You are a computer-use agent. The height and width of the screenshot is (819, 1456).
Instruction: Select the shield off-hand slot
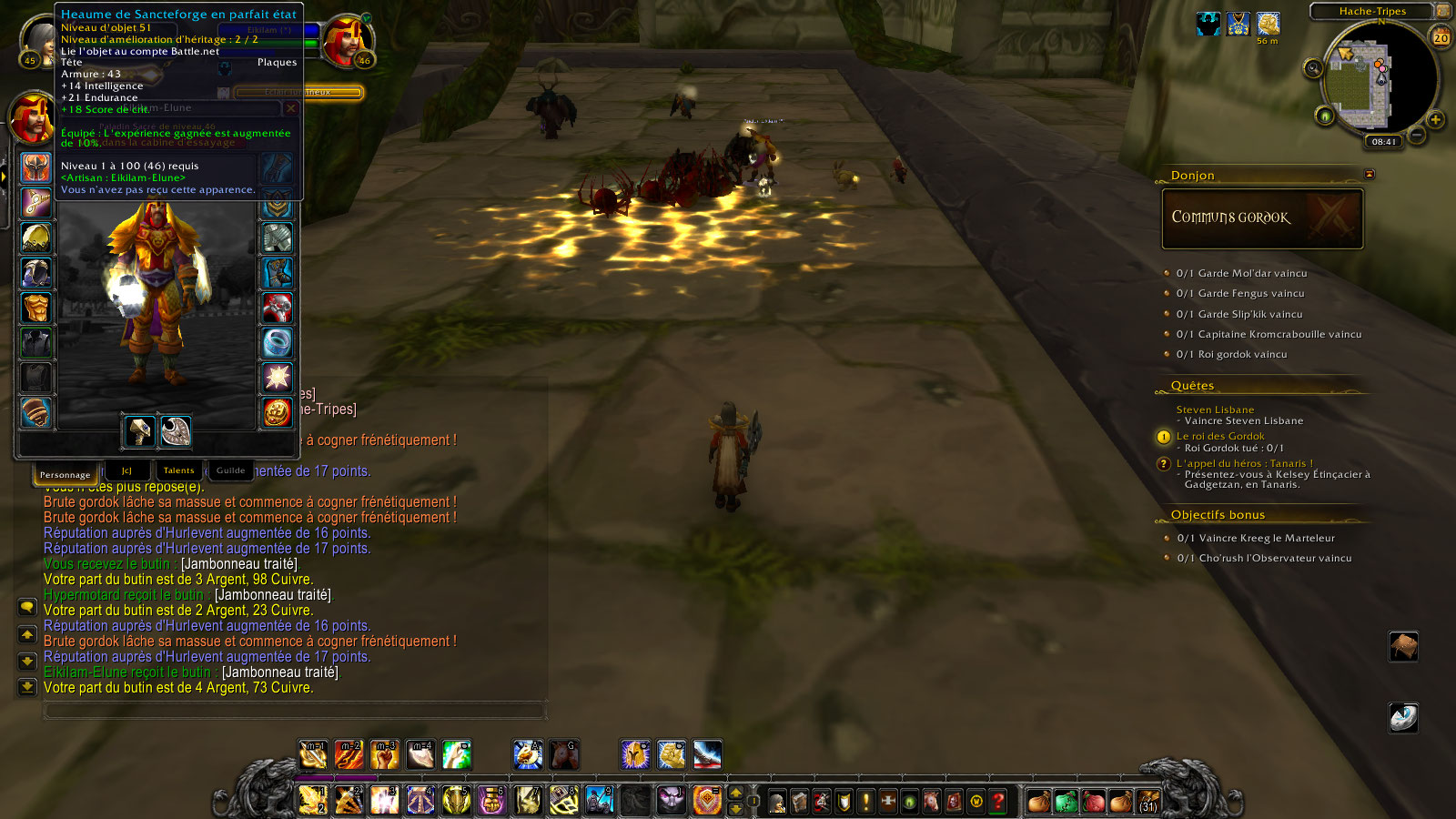tap(176, 431)
